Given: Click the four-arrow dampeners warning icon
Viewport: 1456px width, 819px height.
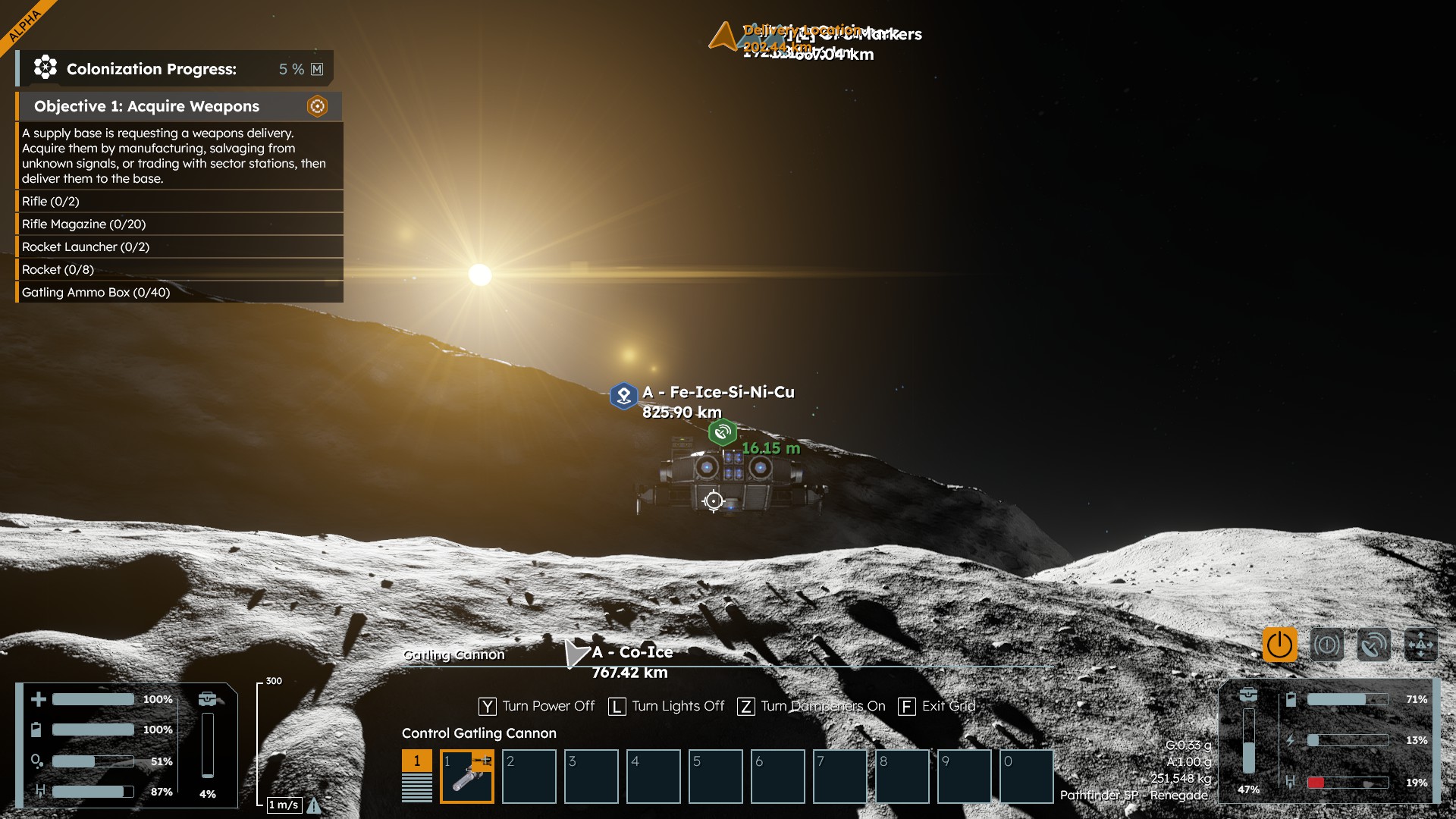Looking at the screenshot, I should pos(1420,645).
